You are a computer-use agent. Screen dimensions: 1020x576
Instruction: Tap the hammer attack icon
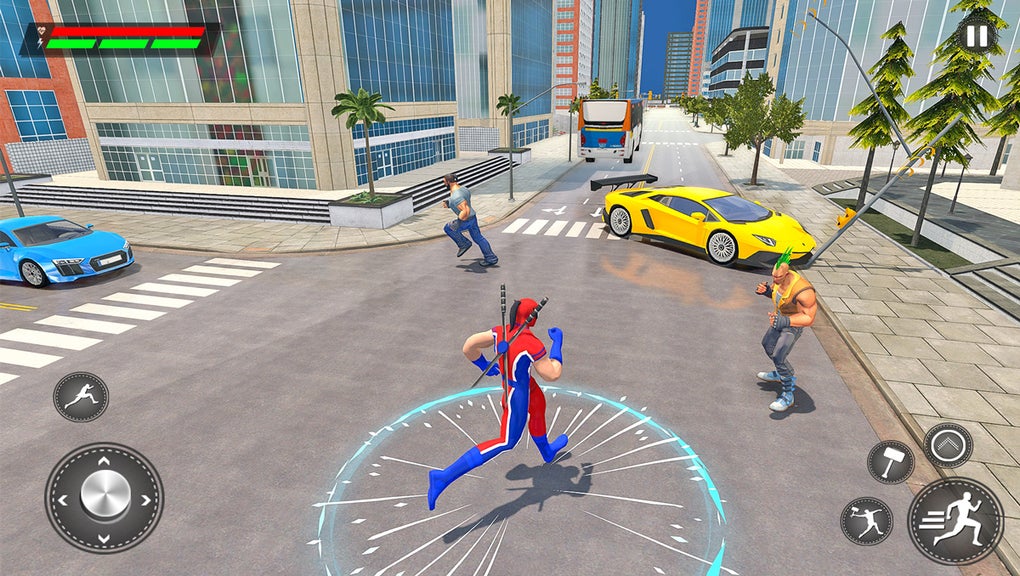point(890,461)
